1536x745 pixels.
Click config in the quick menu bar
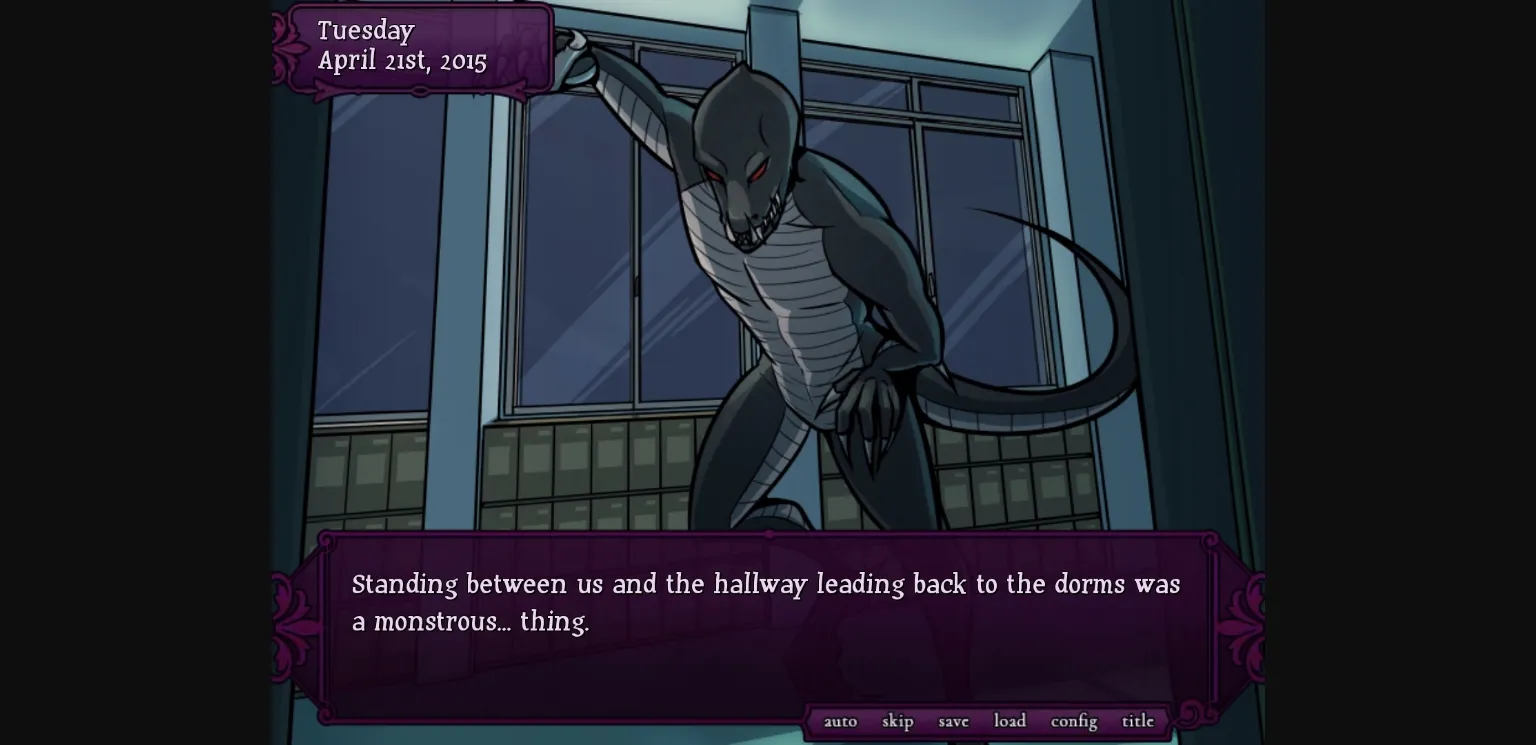(1072, 721)
